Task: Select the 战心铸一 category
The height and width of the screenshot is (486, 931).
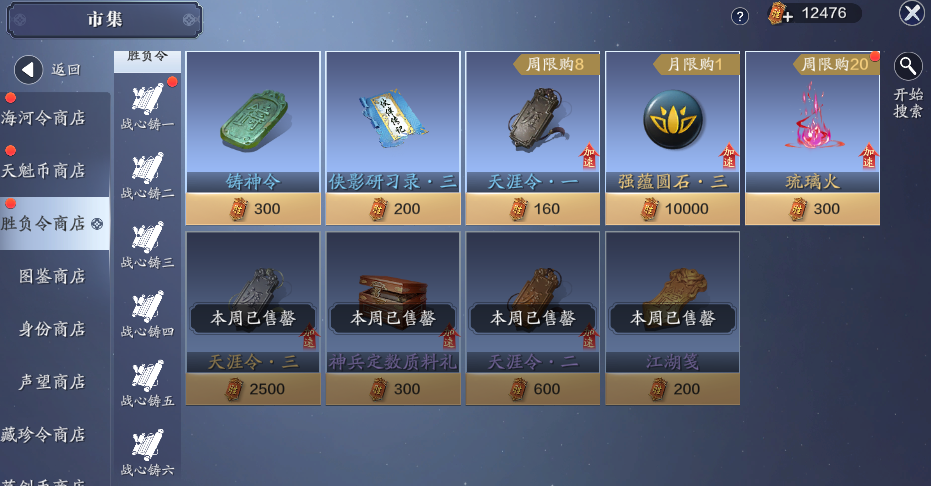Action: (147, 107)
